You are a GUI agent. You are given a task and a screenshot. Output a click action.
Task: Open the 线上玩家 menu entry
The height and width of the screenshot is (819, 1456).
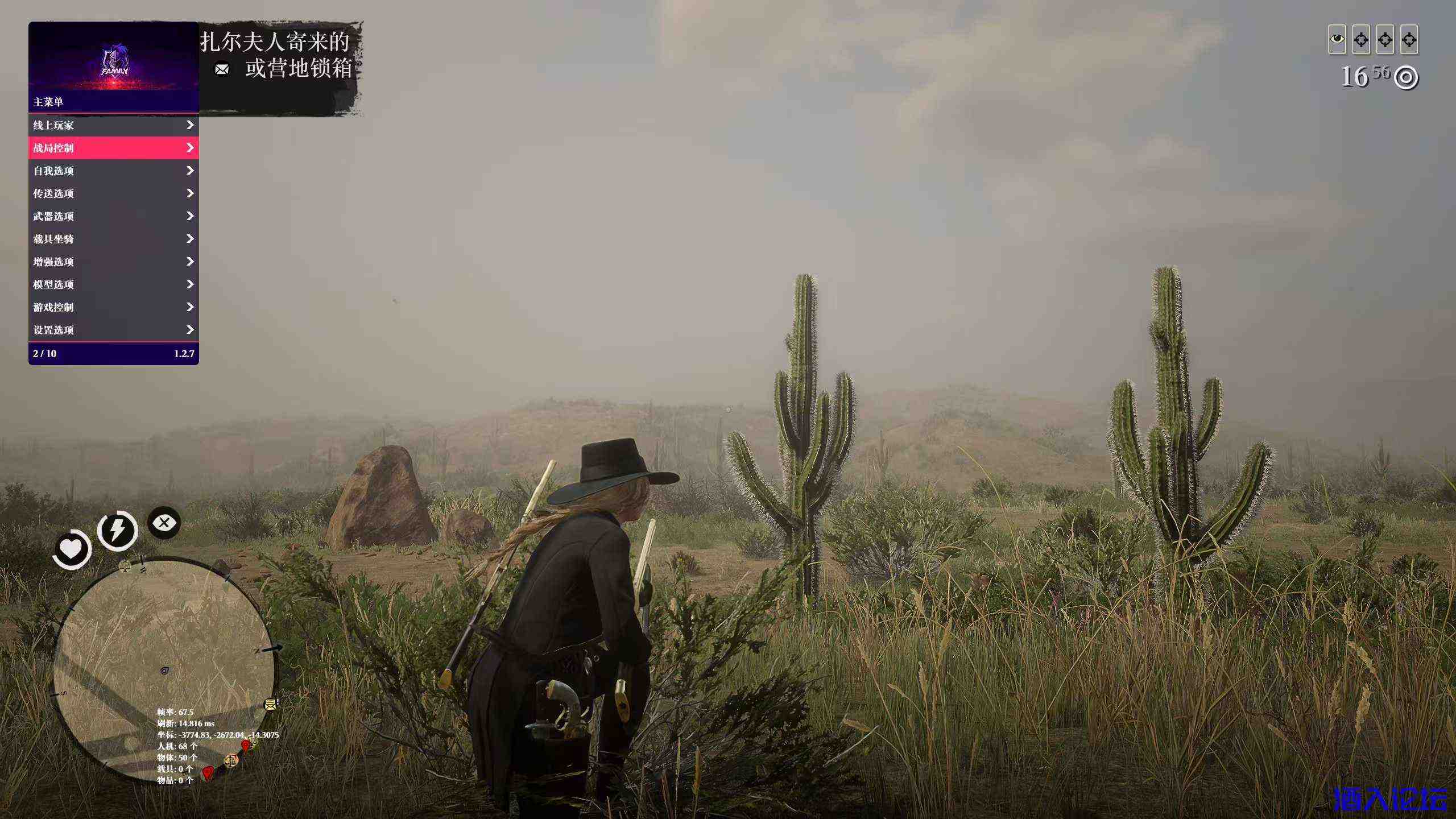[113, 125]
